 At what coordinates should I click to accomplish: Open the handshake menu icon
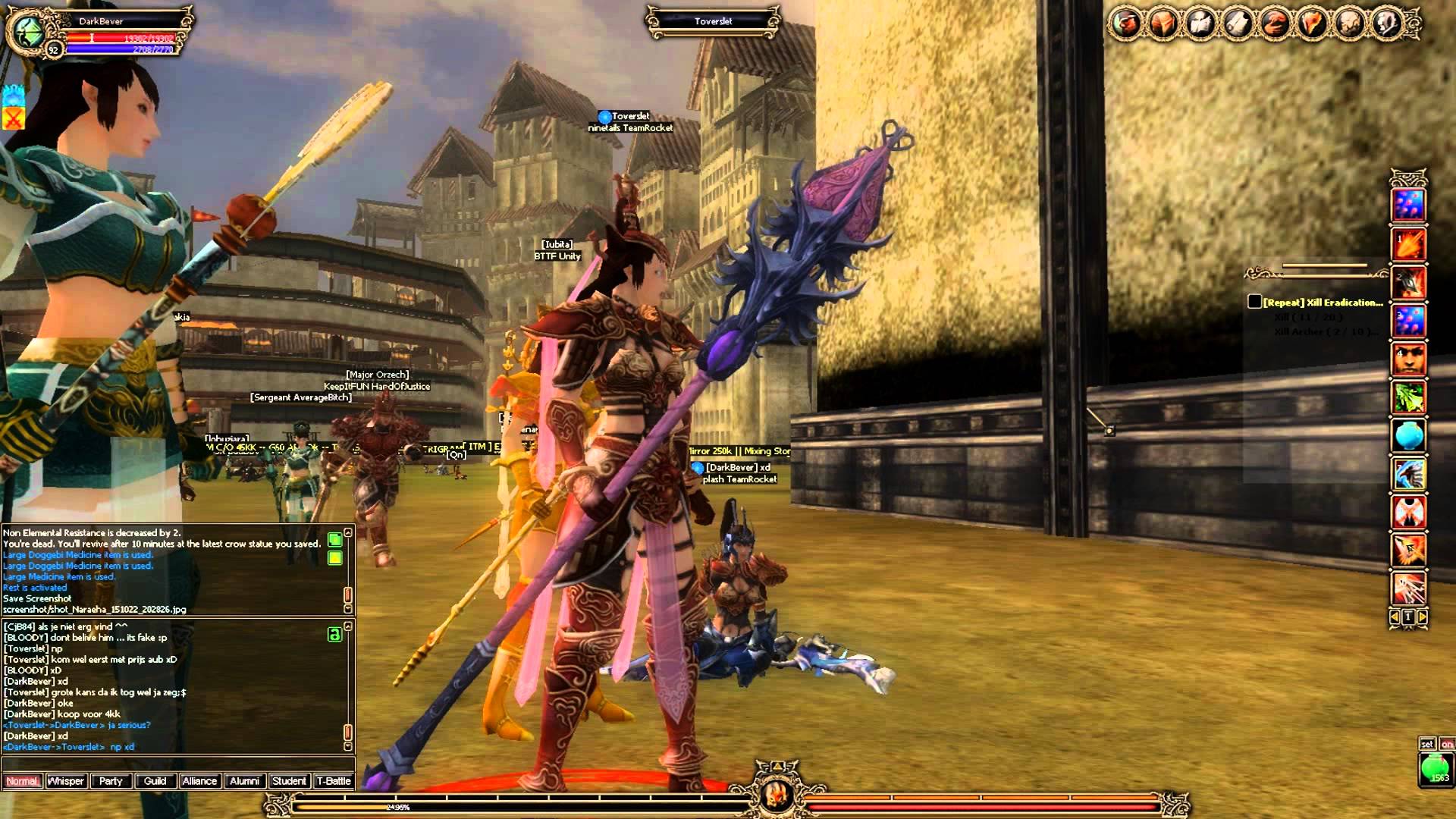point(1275,24)
